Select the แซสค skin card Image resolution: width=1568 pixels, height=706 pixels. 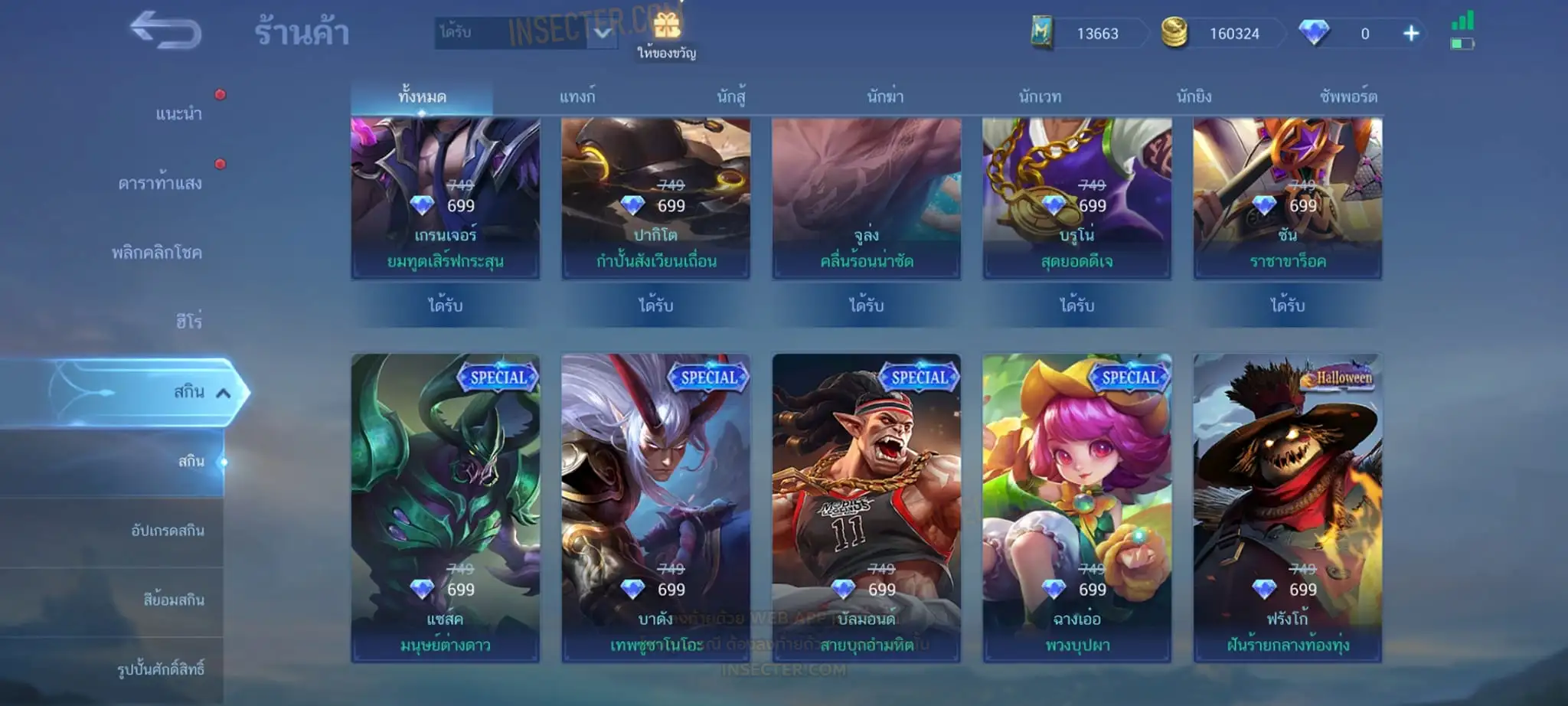click(445, 508)
